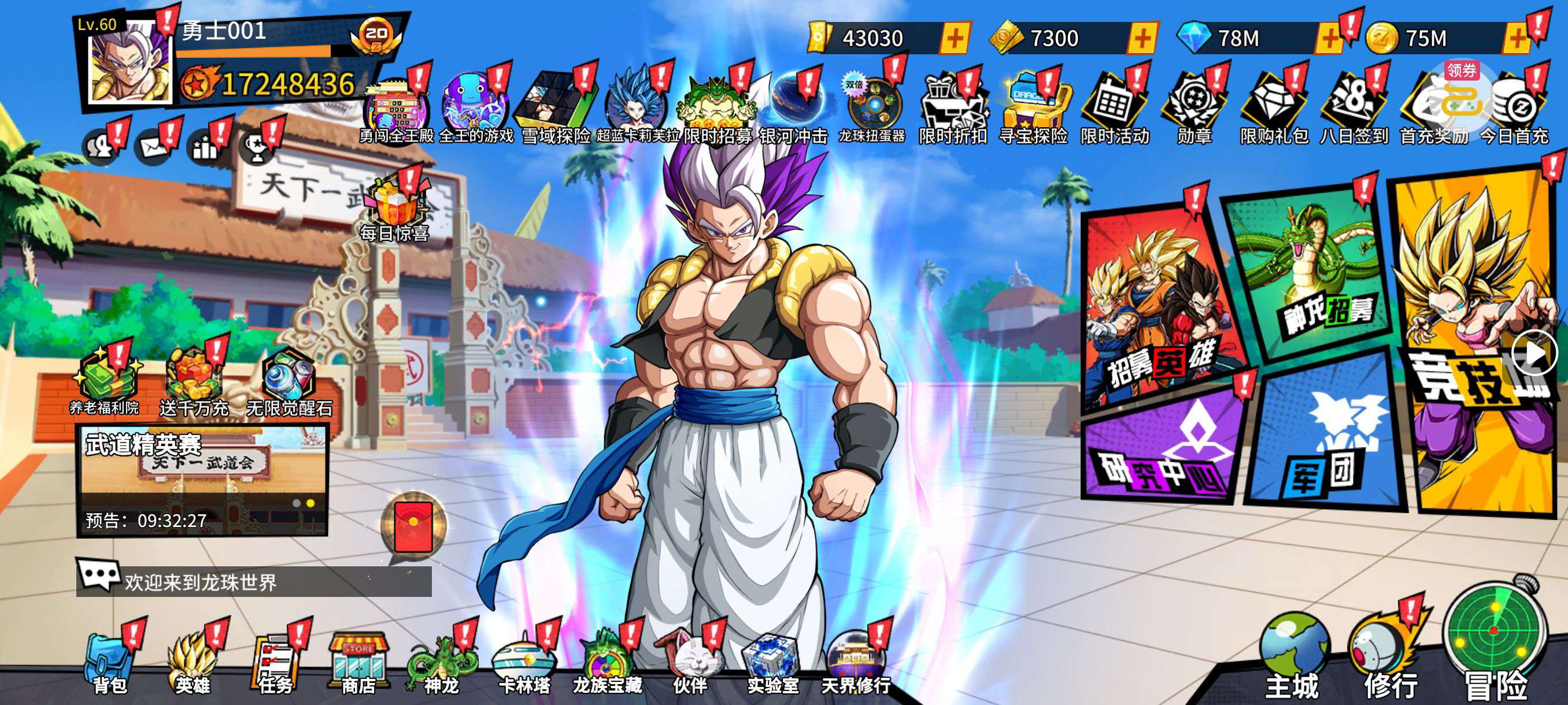Open the 英雄 heroes menu
The height and width of the screenshot is (705, 1568).
pos(192,664)
